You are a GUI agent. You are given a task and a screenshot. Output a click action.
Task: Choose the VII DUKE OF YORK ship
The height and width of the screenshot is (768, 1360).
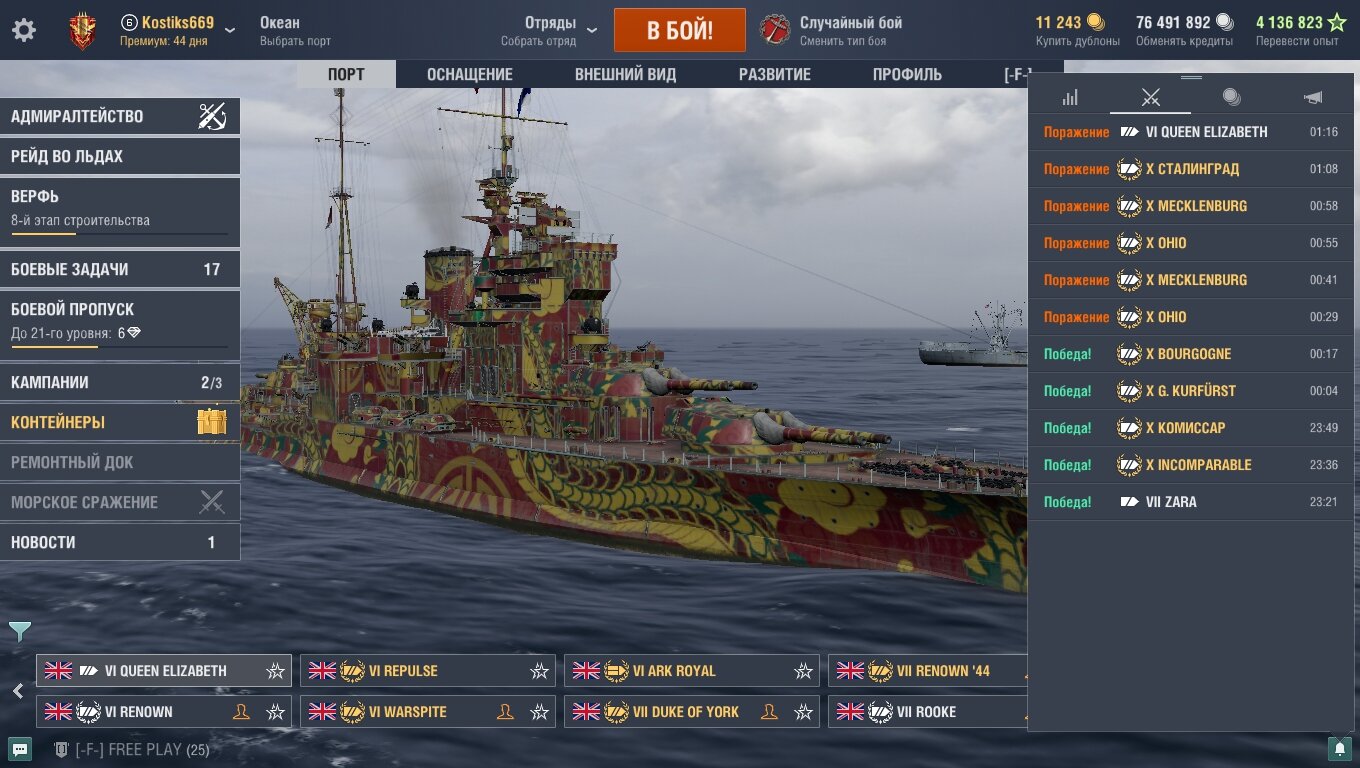685,712
